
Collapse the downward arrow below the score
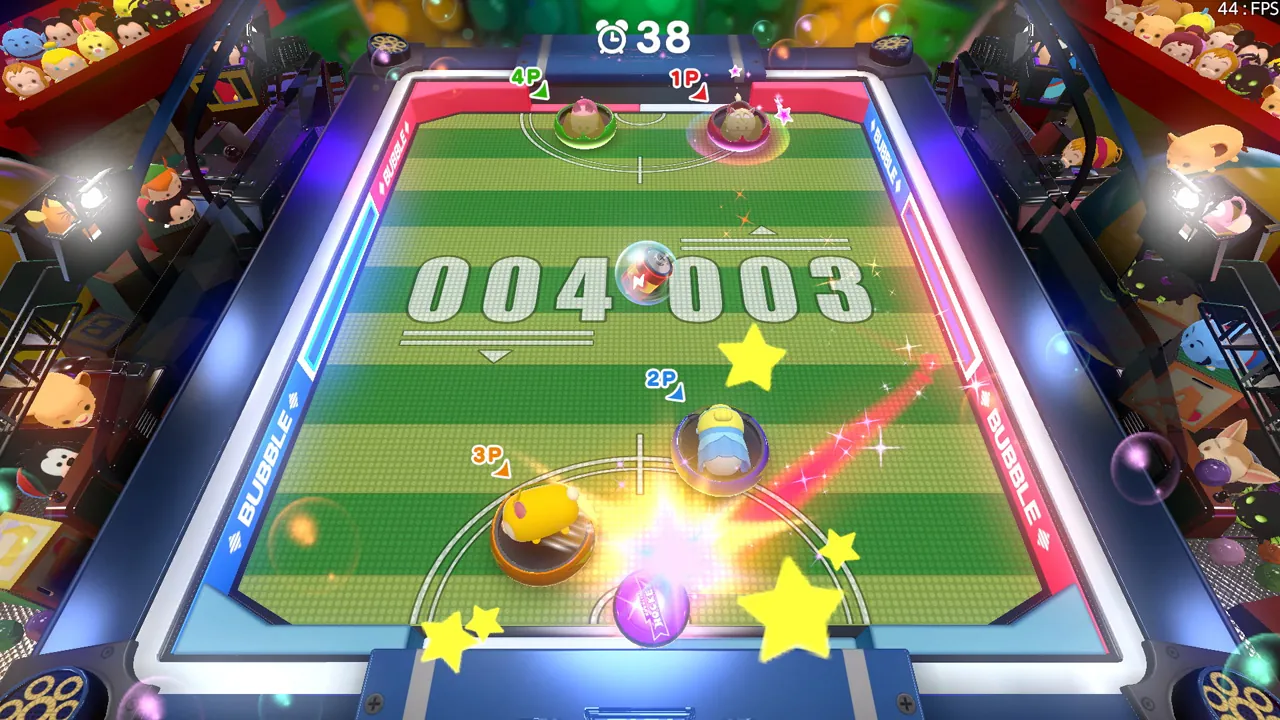click(493, 353)
